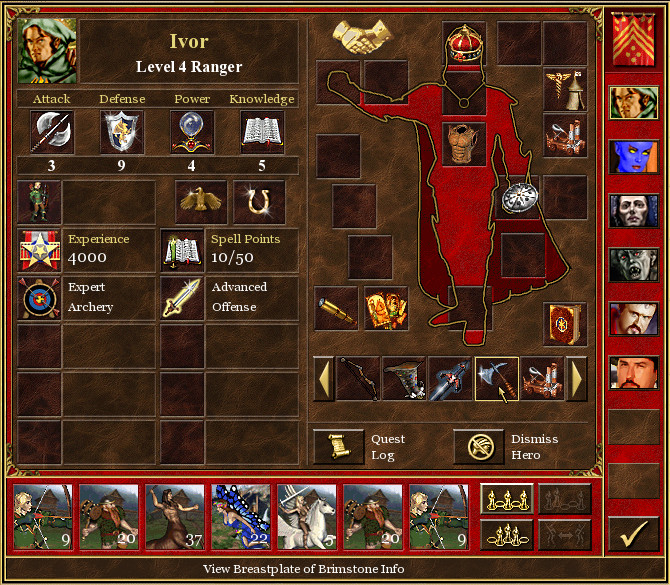Viewport: 670px width, 585px height.
Task: Open the Quest Log
Action: [338, 447]
